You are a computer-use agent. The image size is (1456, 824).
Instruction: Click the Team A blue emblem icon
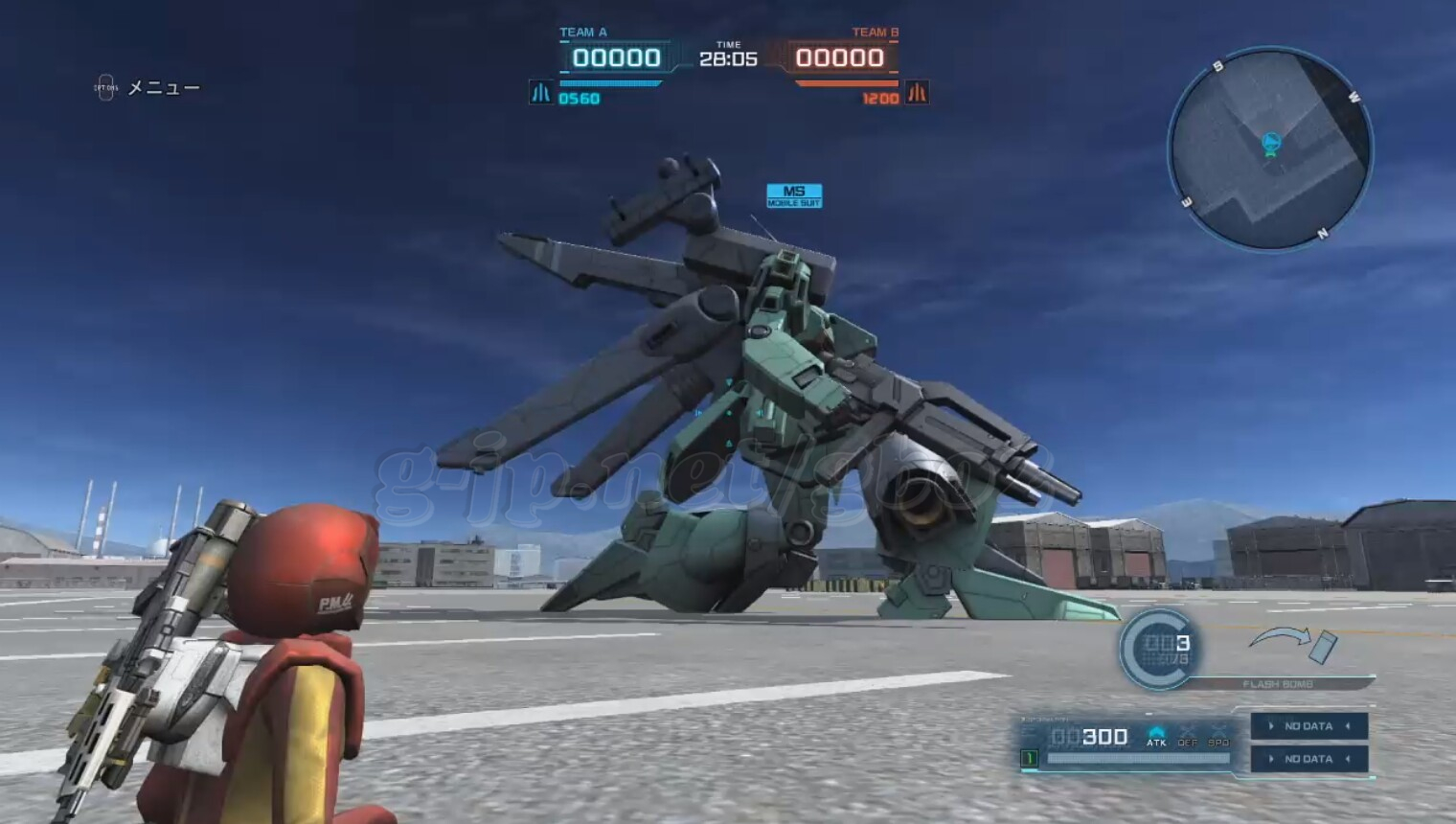tap(540, 93)
